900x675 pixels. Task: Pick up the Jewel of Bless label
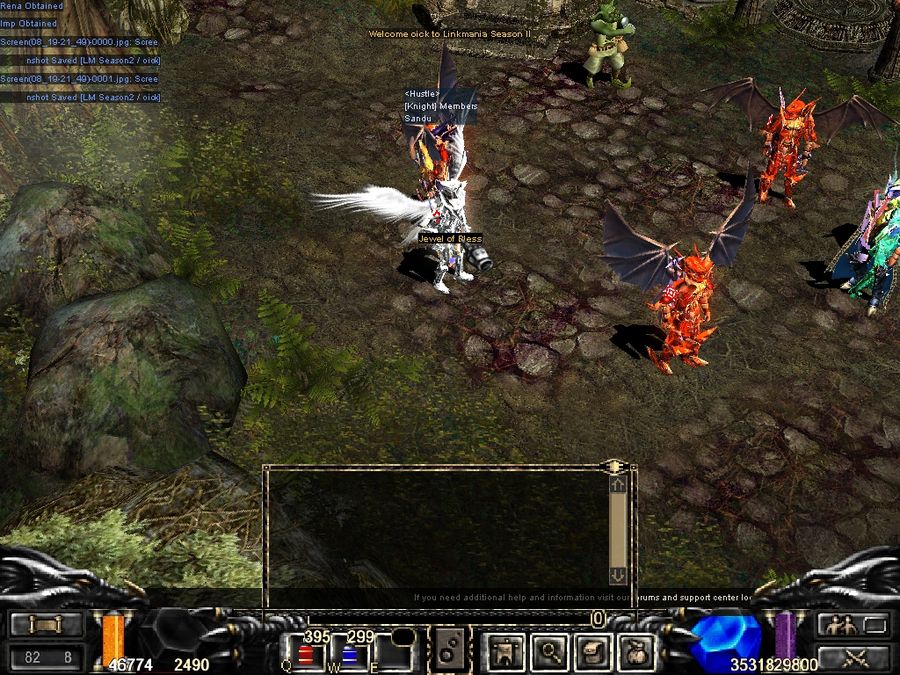[x=450, y=239]
